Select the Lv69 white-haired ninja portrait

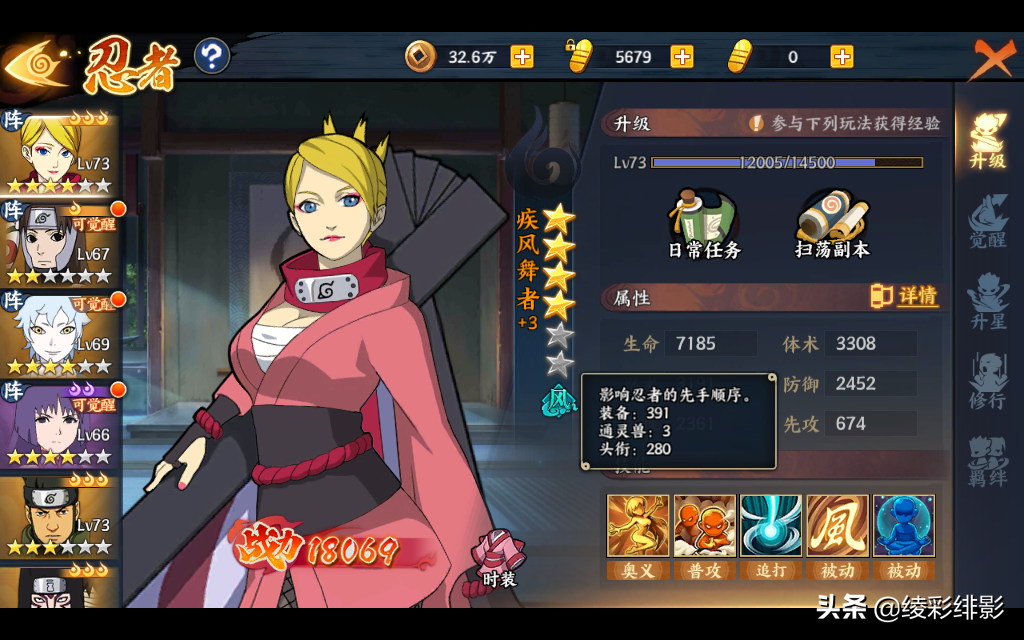pos(58,334)
